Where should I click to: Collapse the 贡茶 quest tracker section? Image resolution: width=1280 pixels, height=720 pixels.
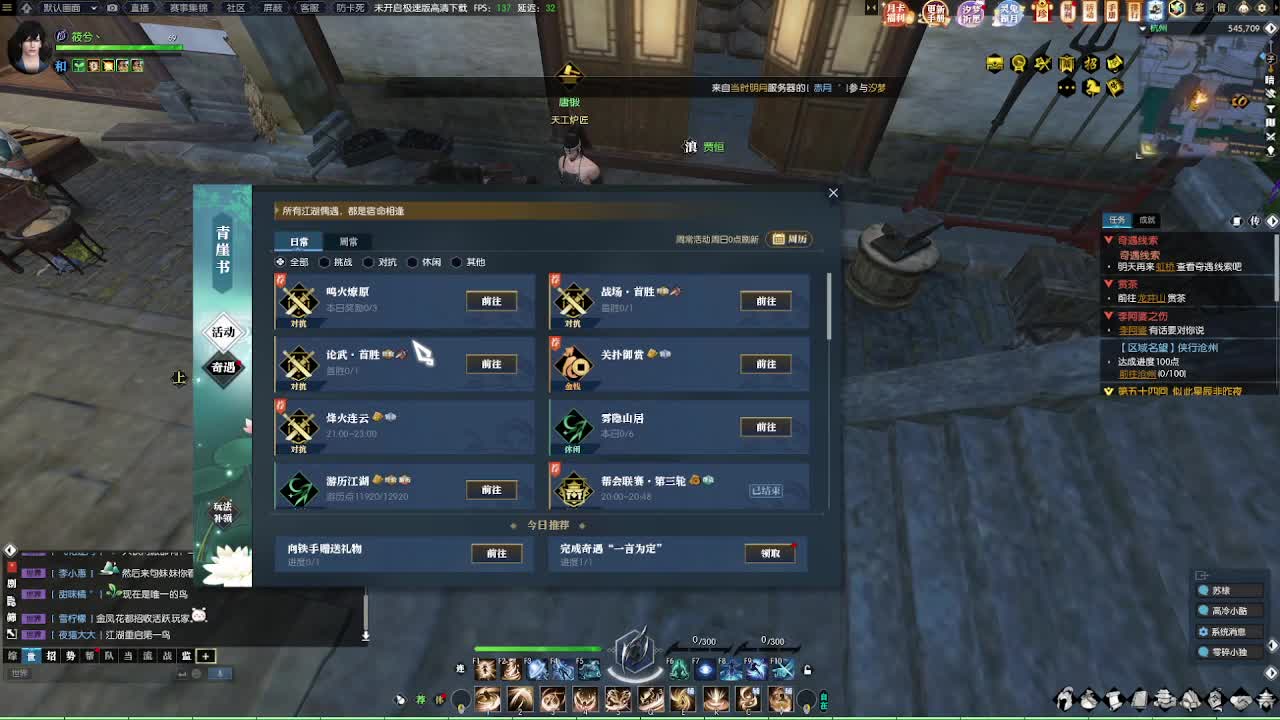click(1112, 283)
